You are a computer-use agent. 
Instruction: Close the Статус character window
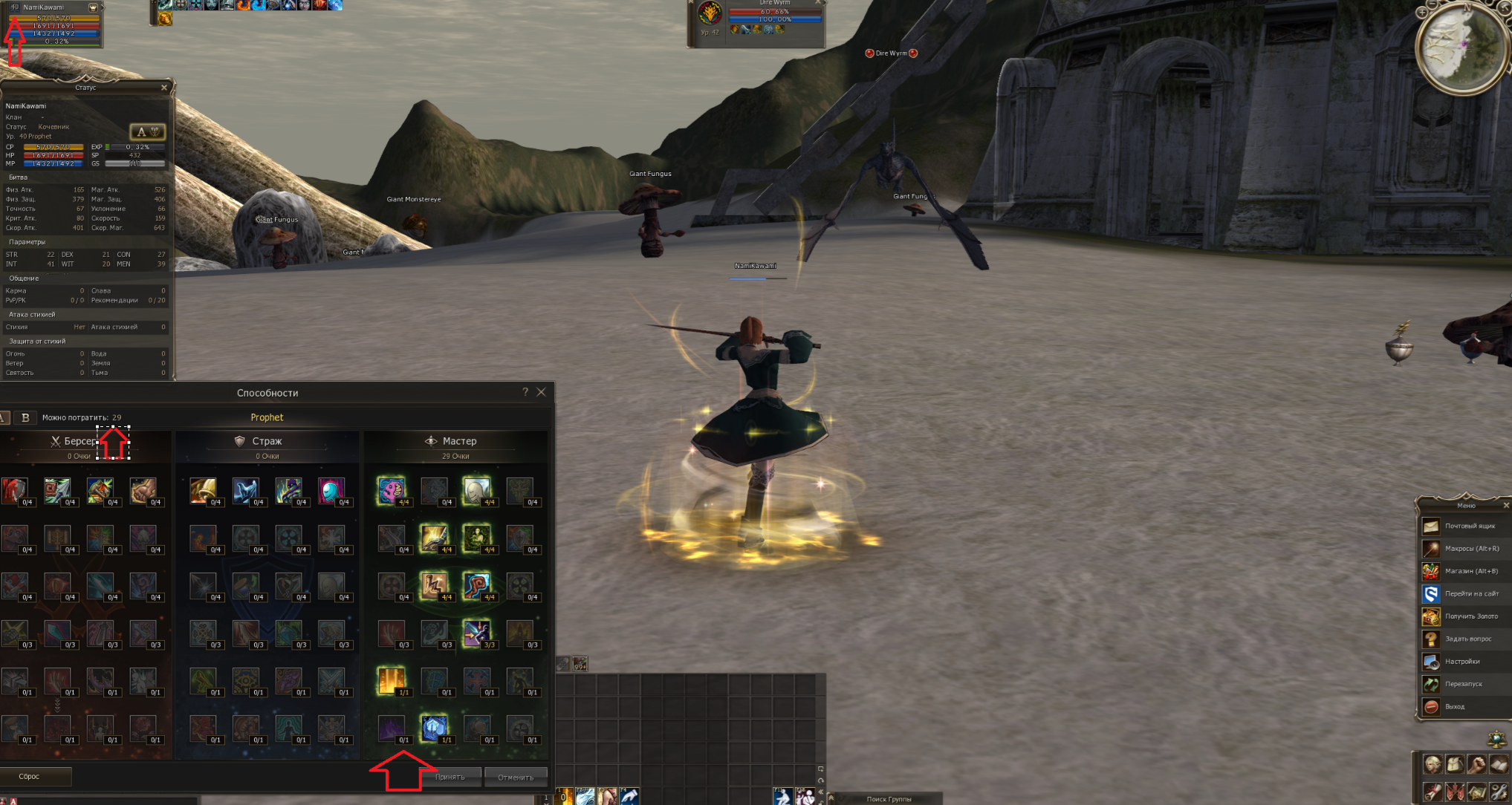(x=164, y=88)
